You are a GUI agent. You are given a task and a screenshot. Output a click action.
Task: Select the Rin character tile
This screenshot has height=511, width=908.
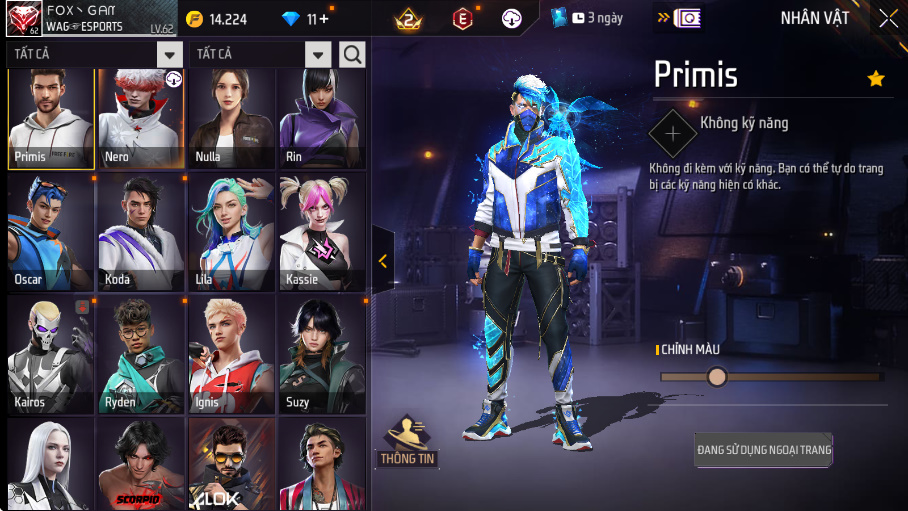tap(321, 119)
